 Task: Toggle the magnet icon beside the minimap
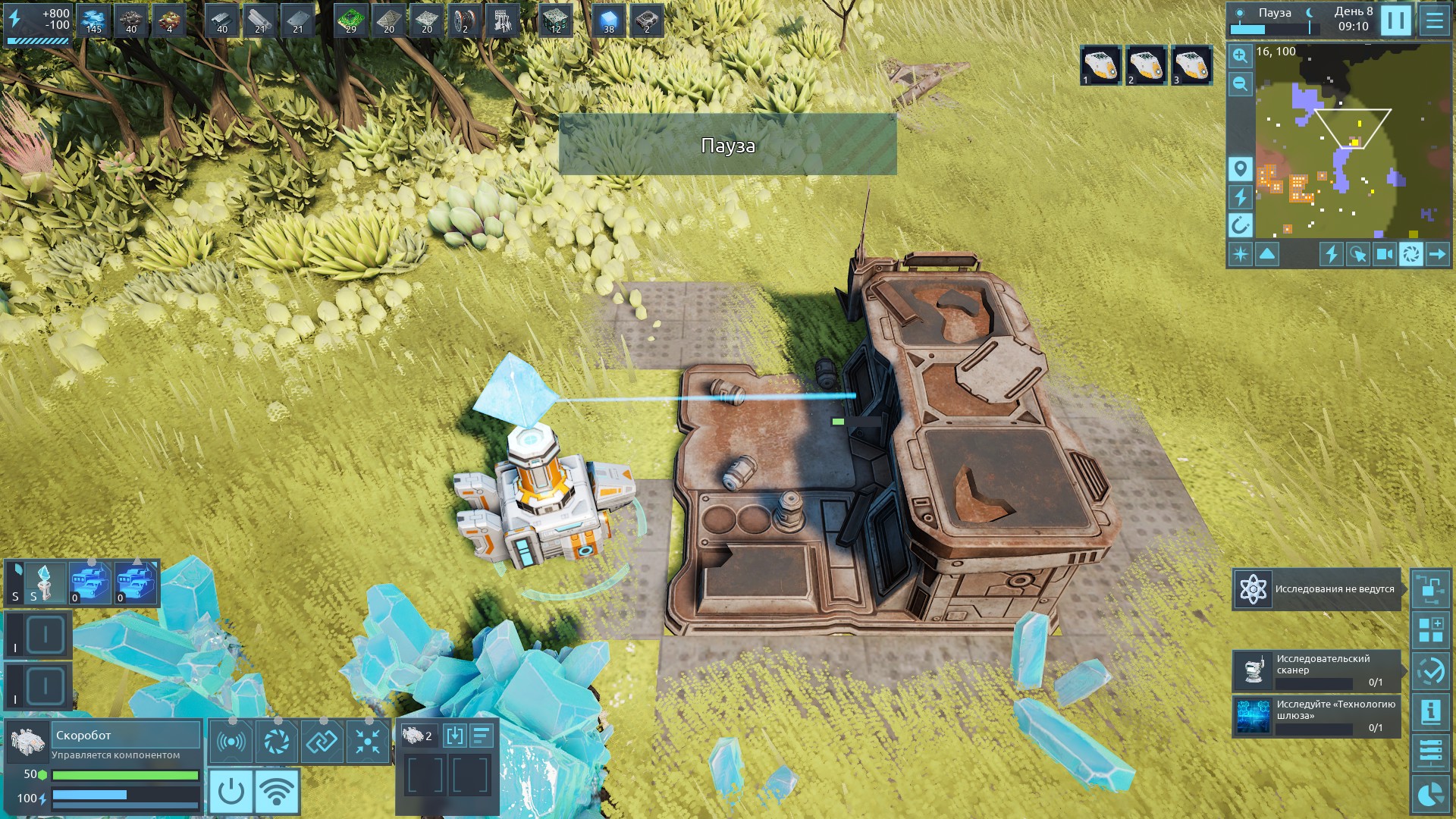1240,224
